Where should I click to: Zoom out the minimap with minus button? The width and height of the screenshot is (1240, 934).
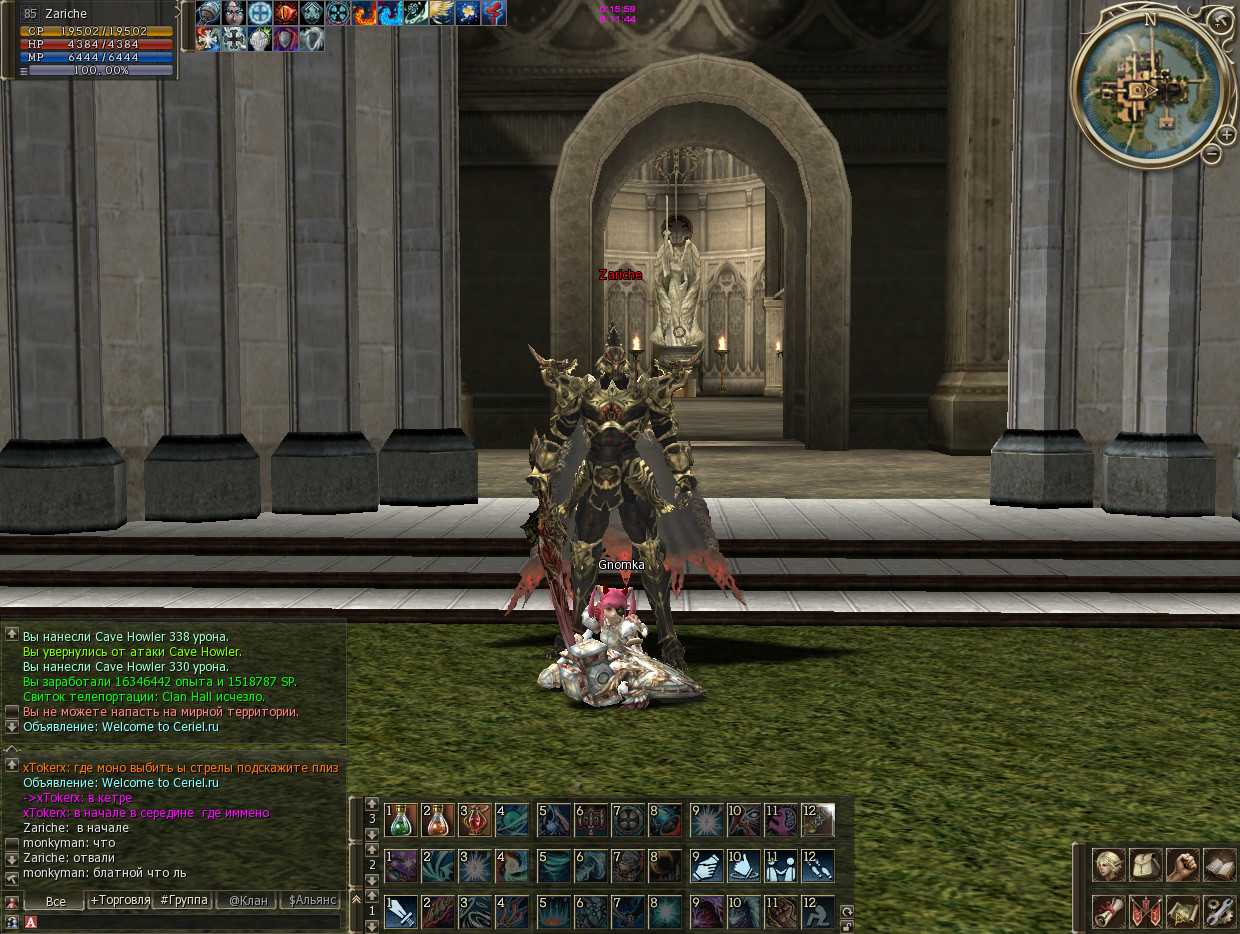1211,153
